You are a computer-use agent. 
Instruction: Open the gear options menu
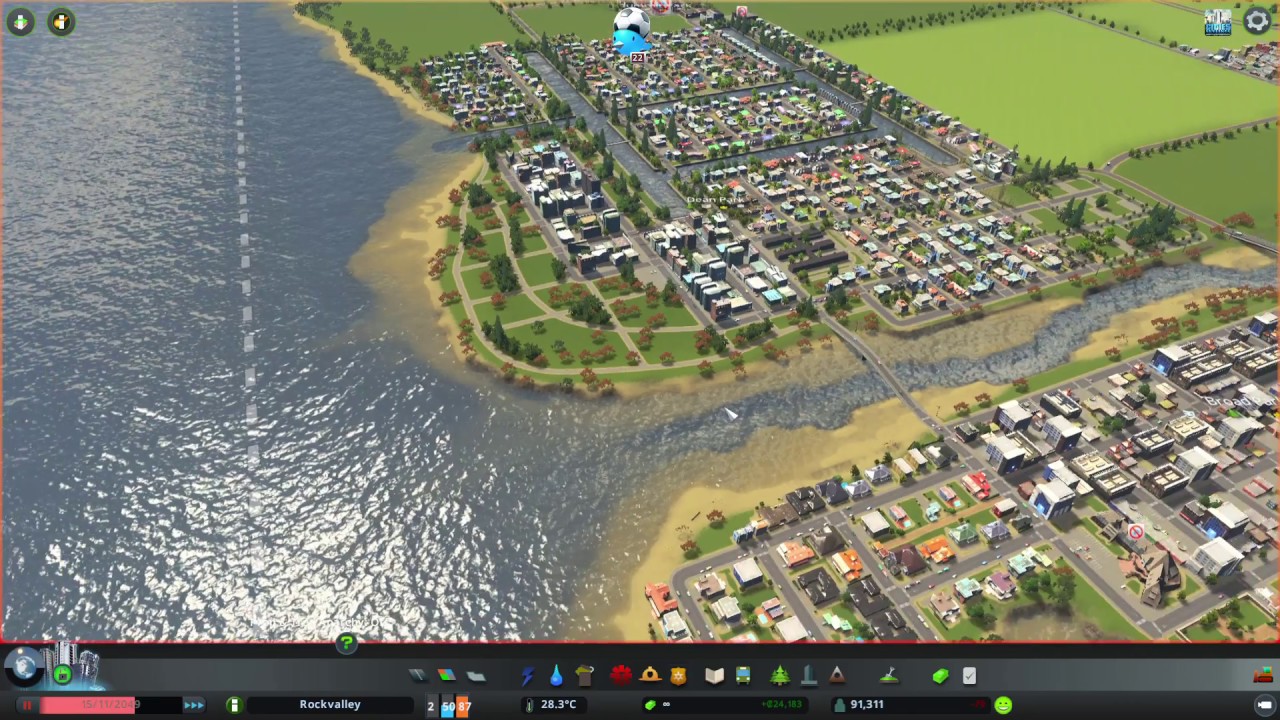[1257, 21]
